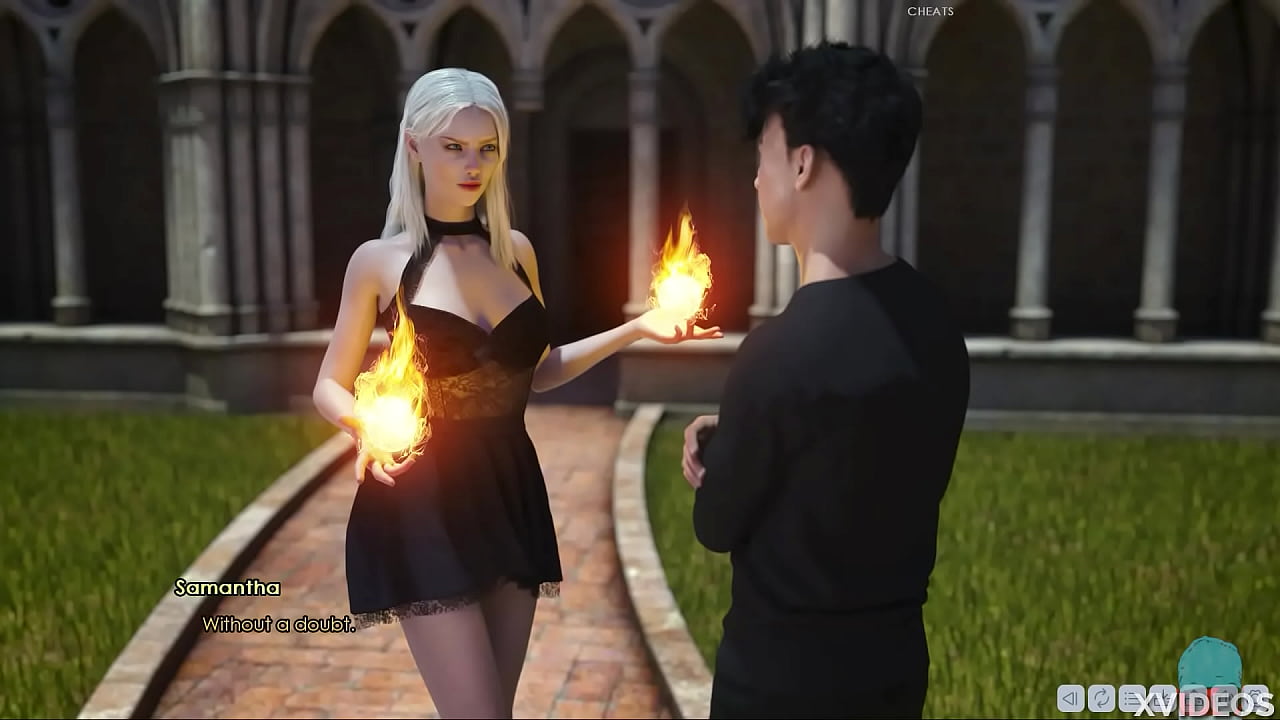
Task: Click the XVIDEOS watermark link
Action: click(1201, 702)
